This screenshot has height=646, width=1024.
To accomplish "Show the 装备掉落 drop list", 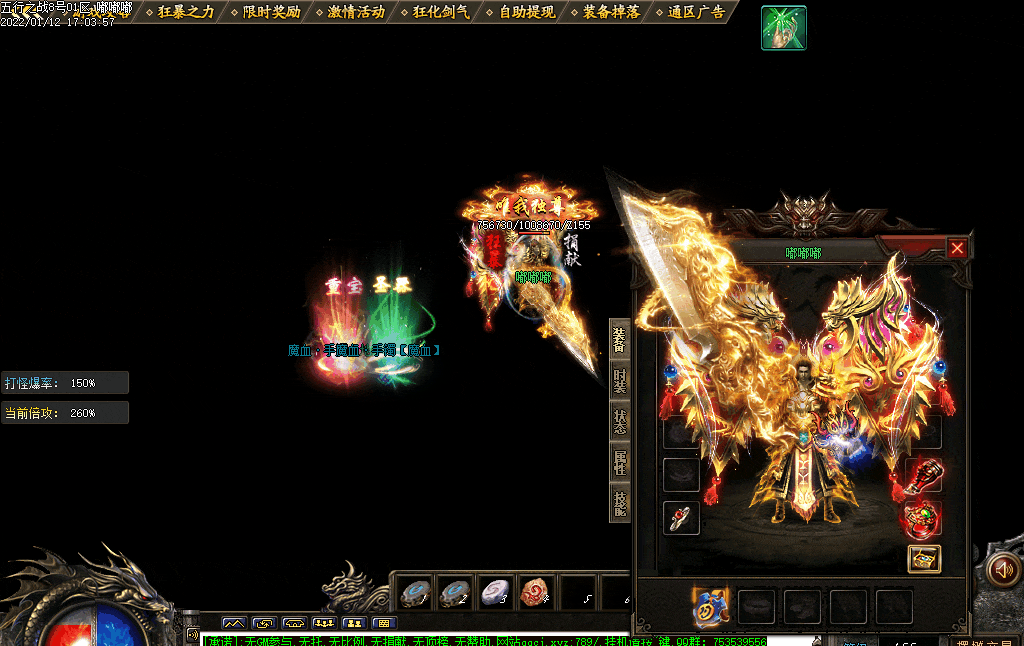I will [612, 12].
